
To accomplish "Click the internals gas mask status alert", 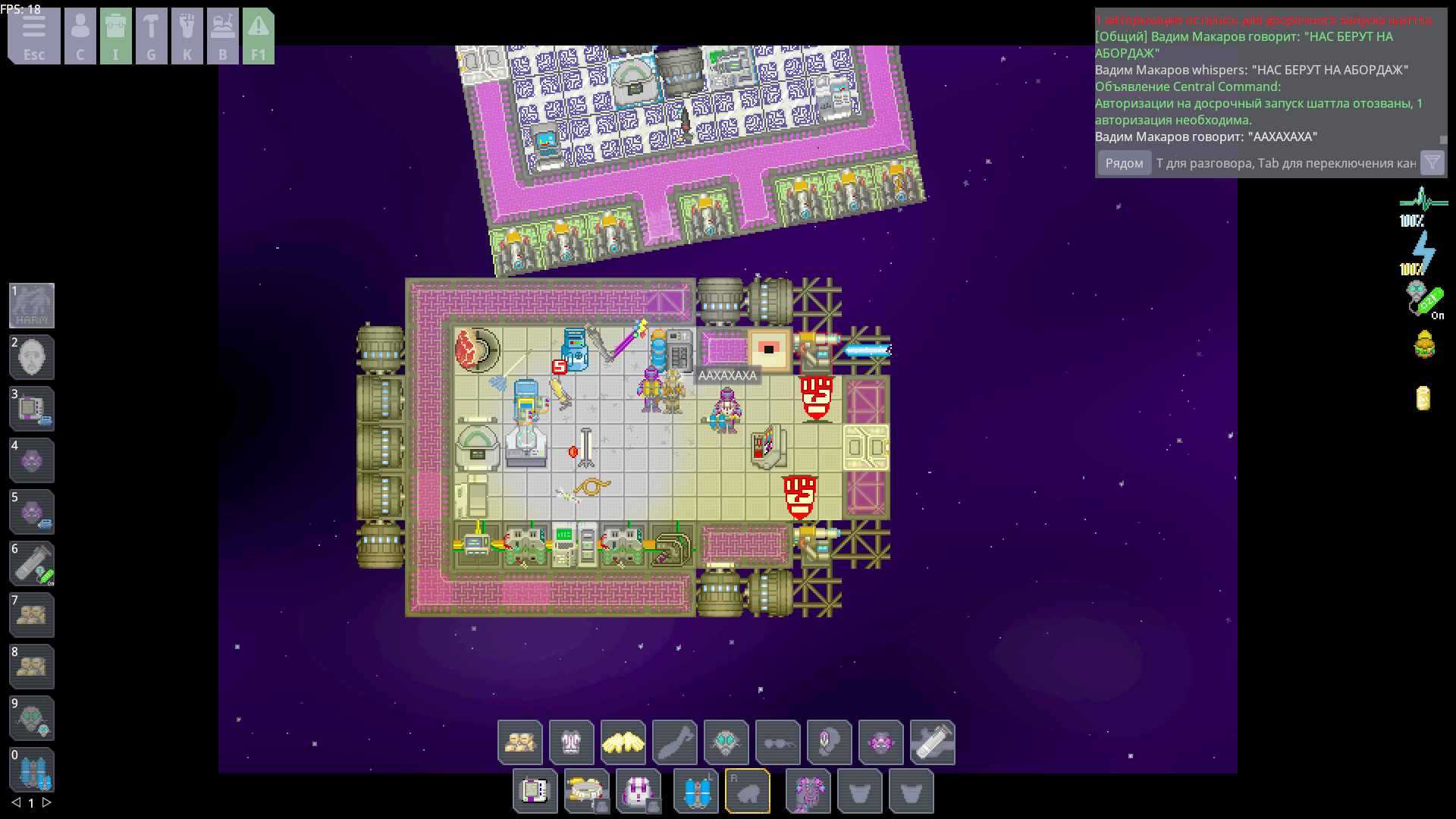I will click(x=1423, y=299).
